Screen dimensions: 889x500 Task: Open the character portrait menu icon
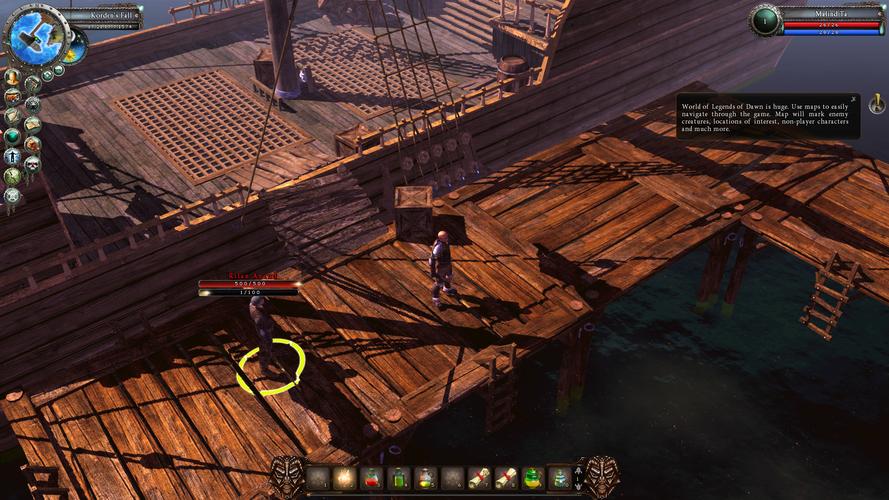click(x=12, y=77)
